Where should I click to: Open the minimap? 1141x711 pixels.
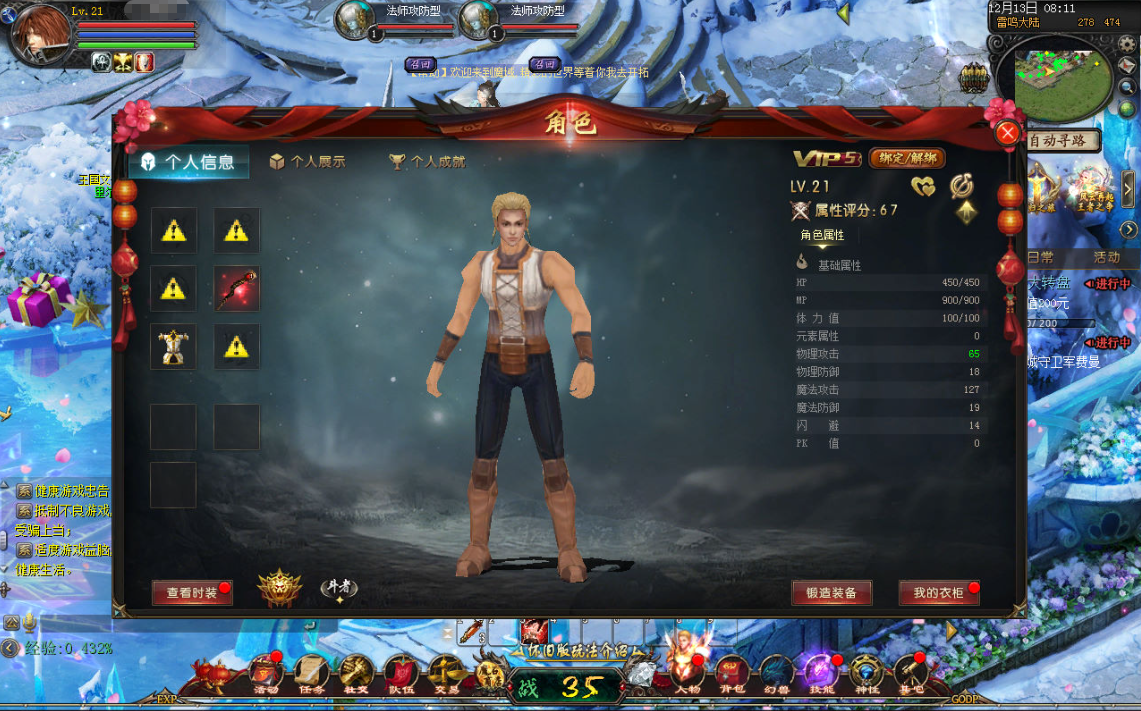1063,76
